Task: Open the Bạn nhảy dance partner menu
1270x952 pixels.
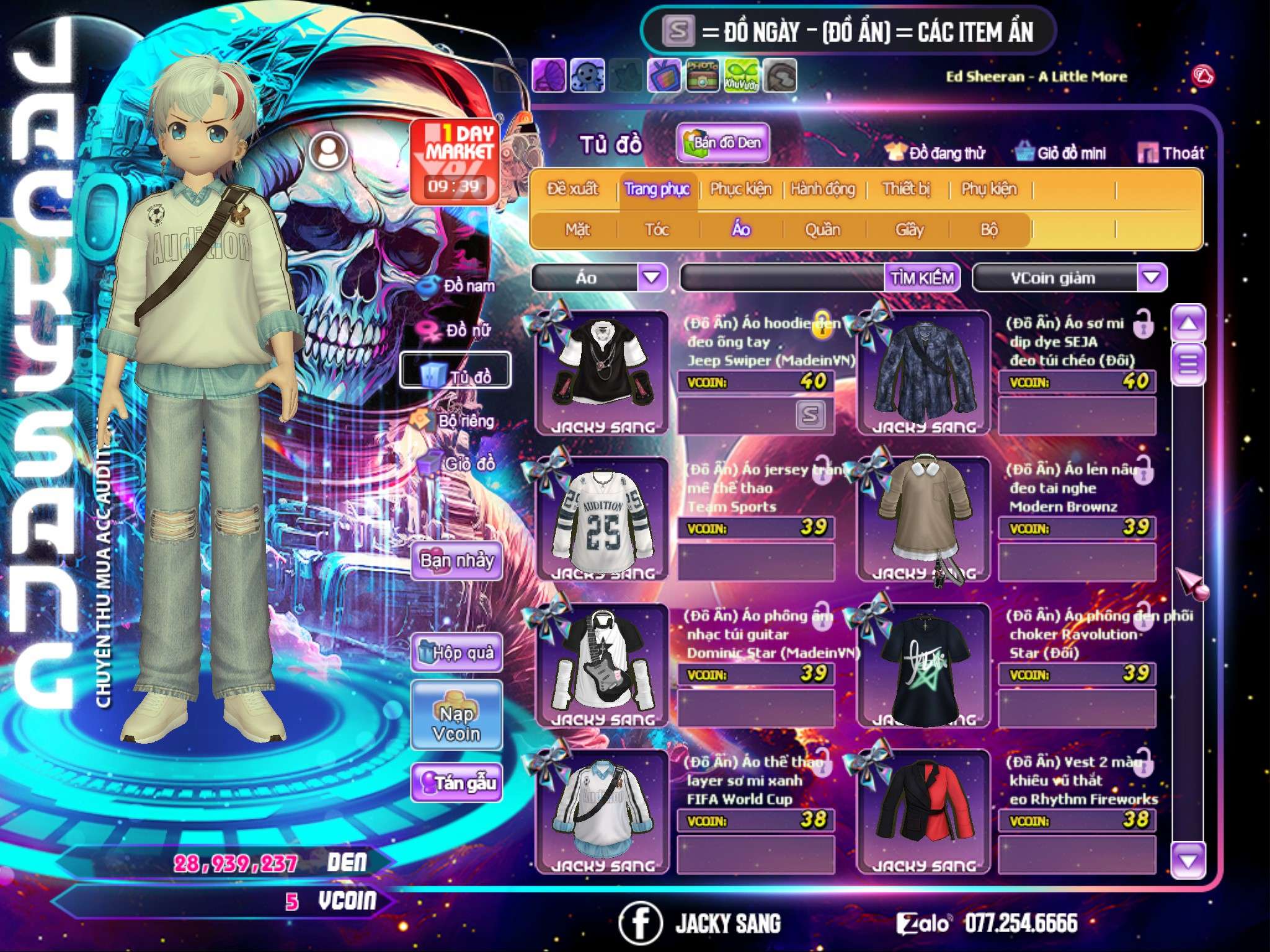Action: [x=456, y=561]
